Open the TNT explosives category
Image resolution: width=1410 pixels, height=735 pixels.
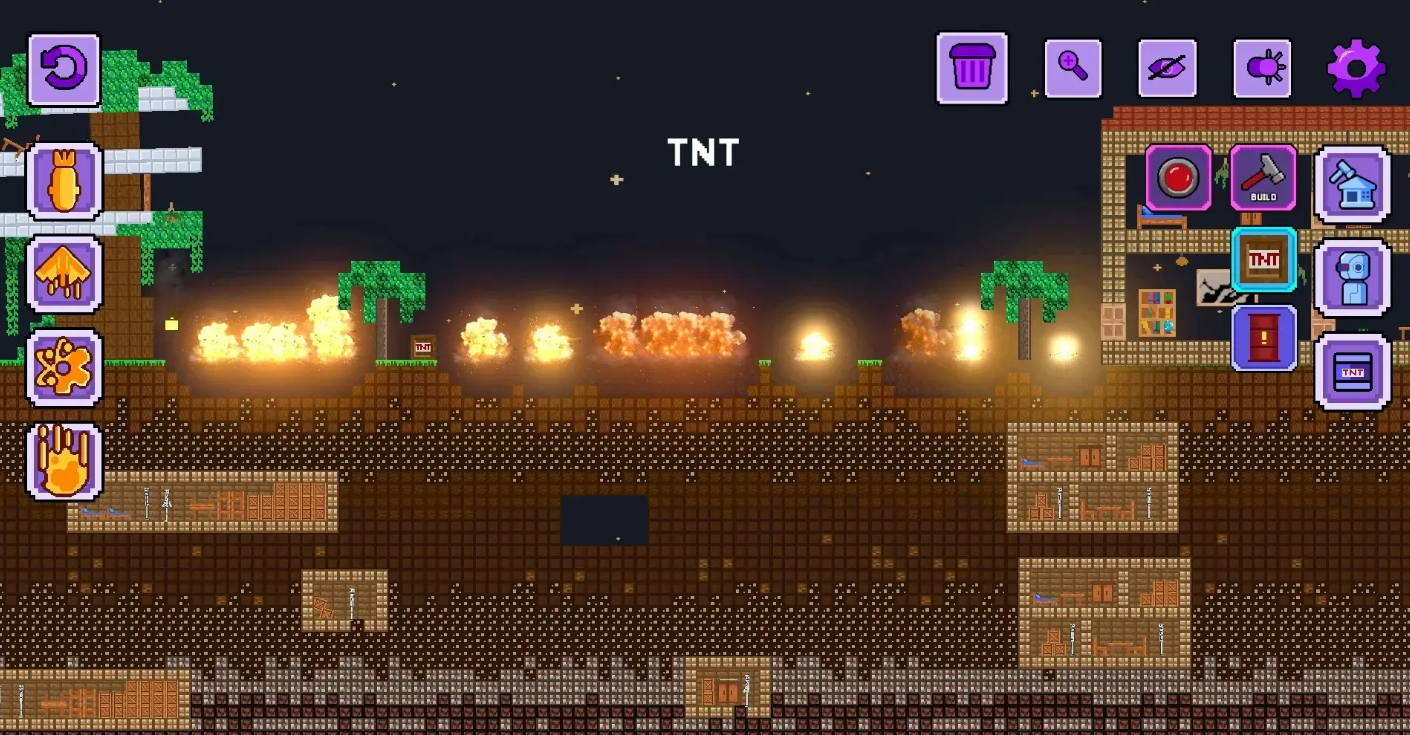(x=1352, y=372)
